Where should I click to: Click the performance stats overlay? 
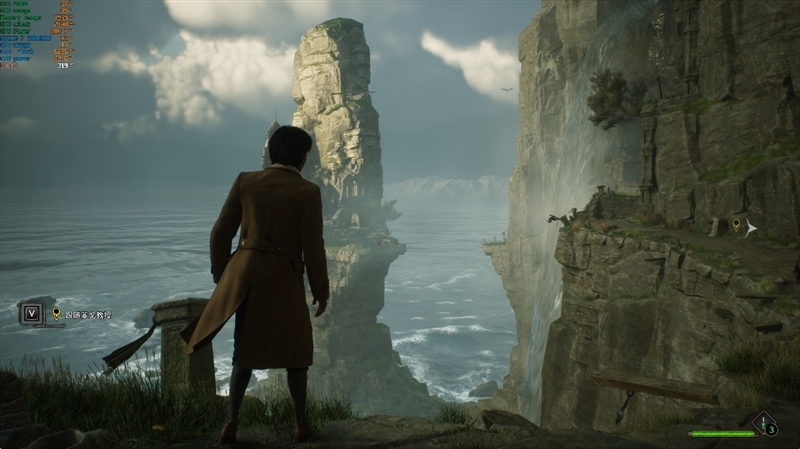37,33
